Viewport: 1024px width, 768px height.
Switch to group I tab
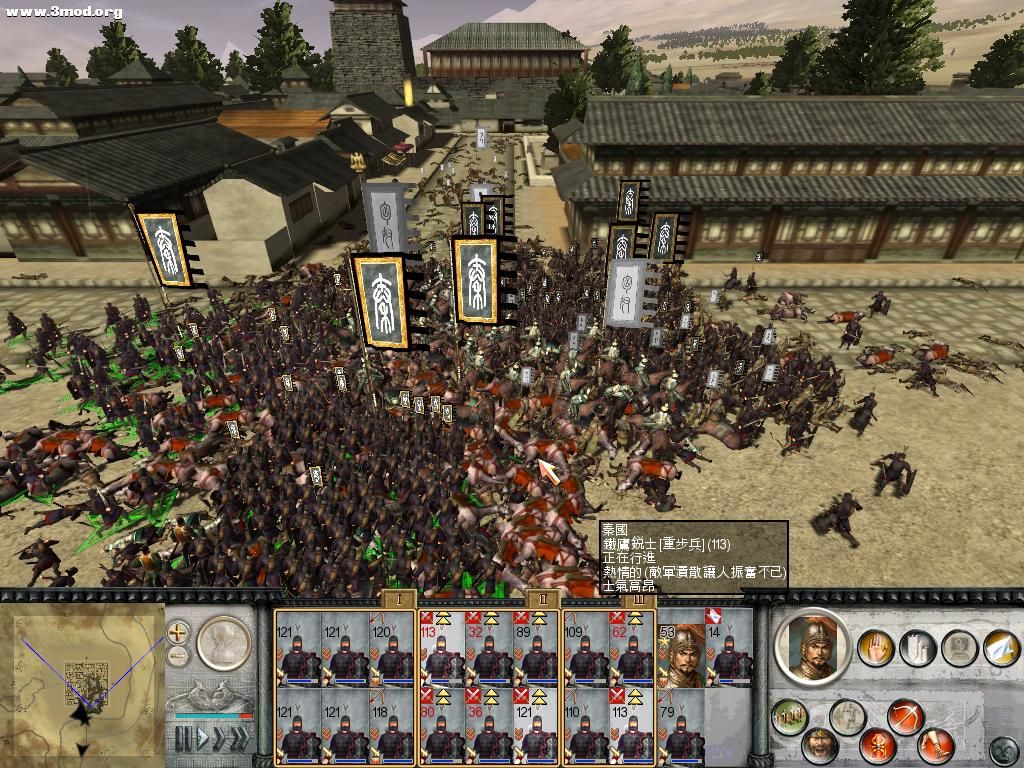click(x=398, y=599)
